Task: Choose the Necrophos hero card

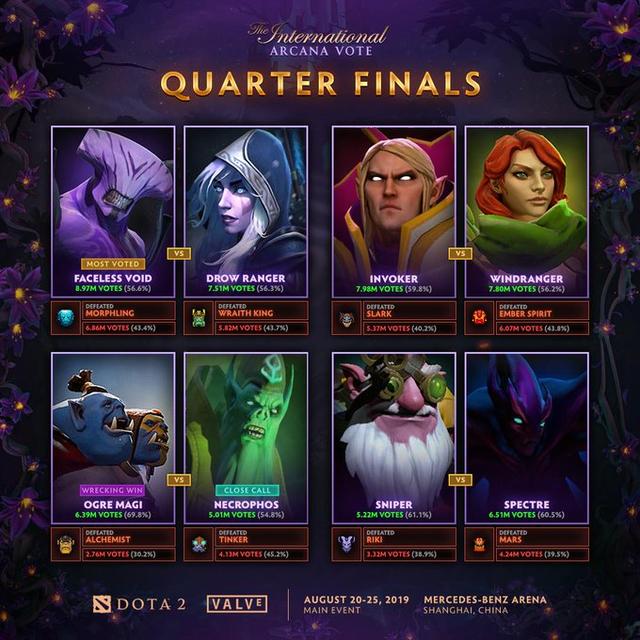Action: coord(246,437)
